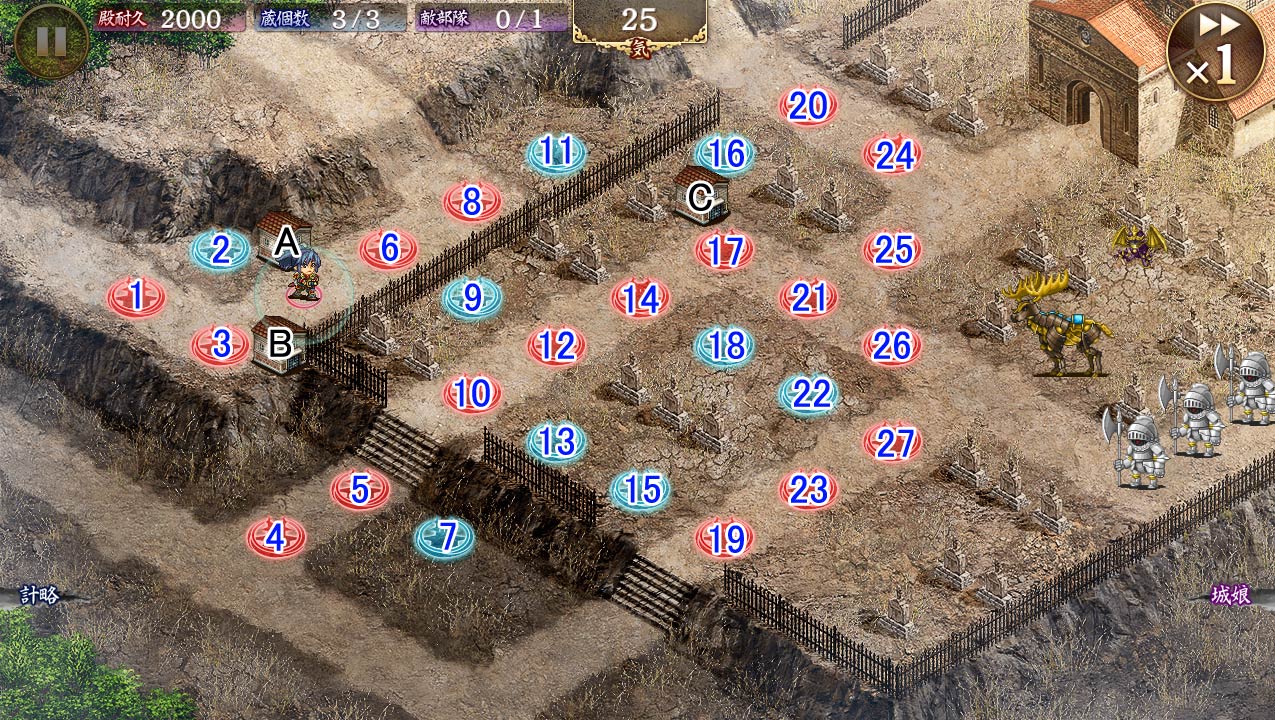Choose red deployment tile 10
The width and height of the screenshot is (1275, 720).
click(x=473, y=394)
